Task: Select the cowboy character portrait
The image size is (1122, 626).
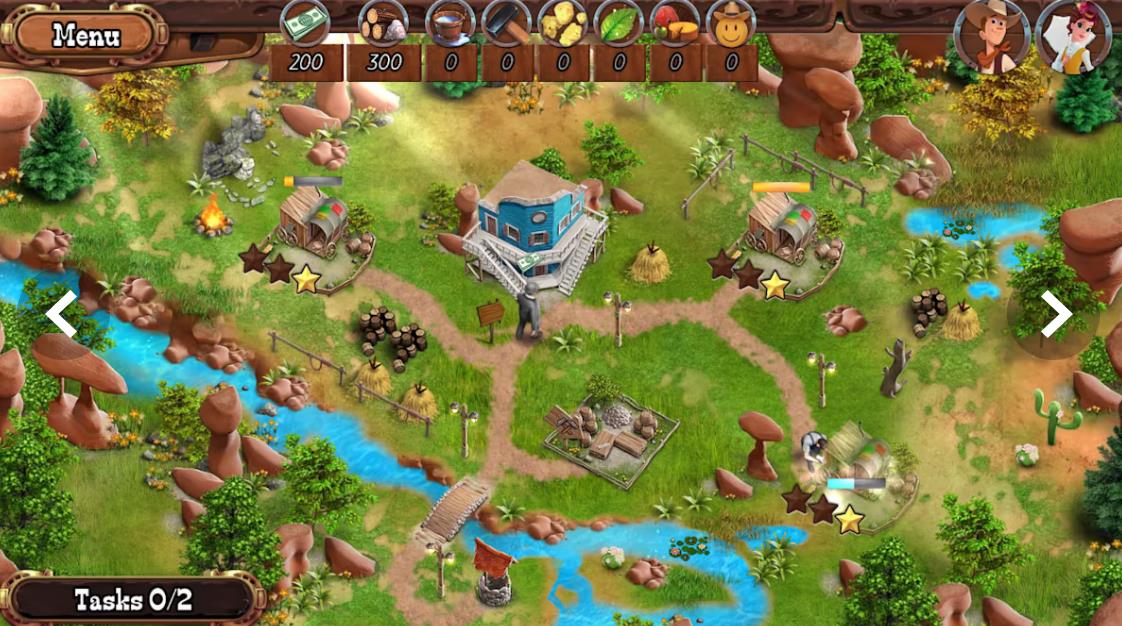Action: (991, 37)
